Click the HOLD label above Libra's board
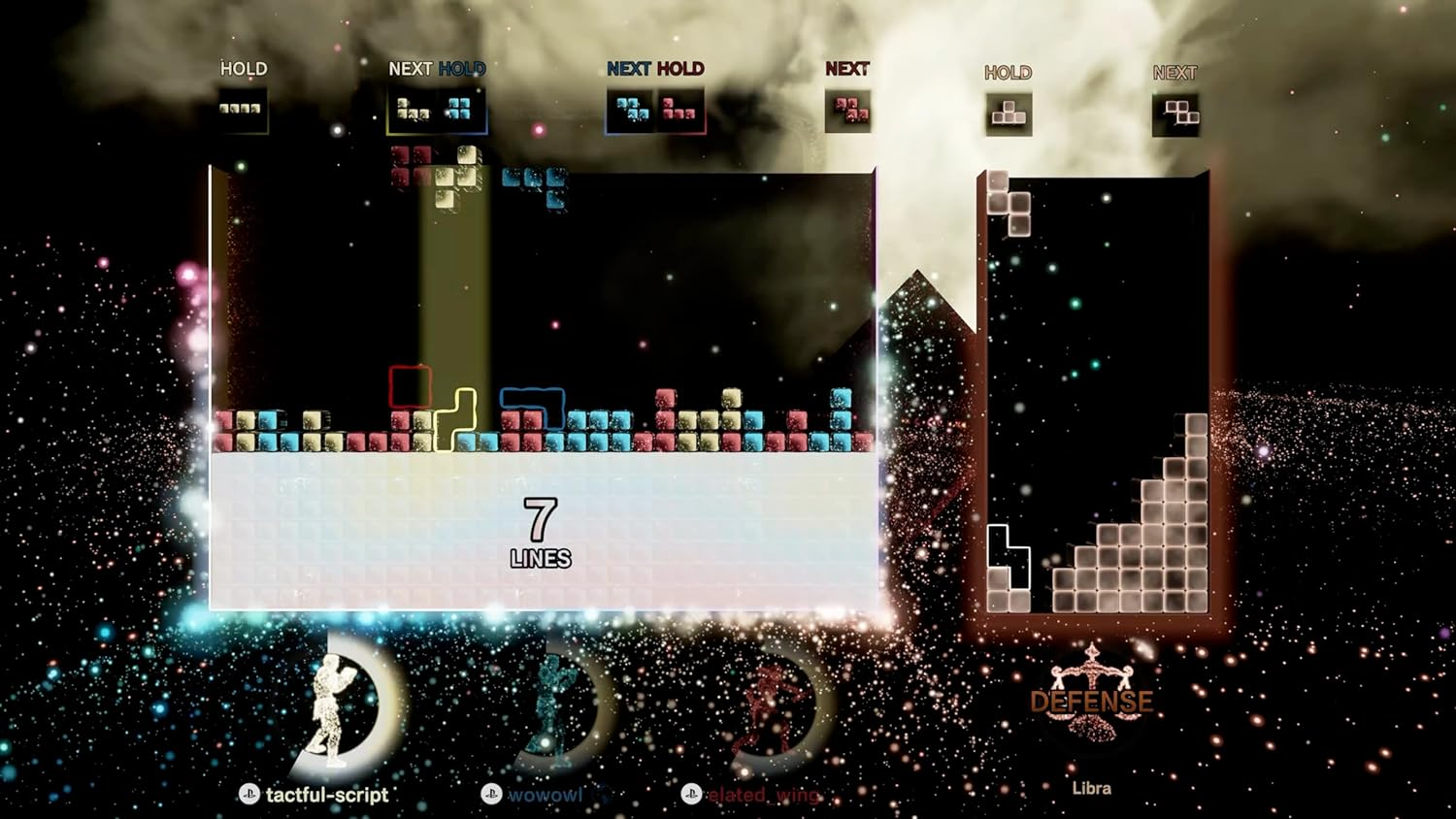Screen dimensions: 1456x819 pos(1008,72)
